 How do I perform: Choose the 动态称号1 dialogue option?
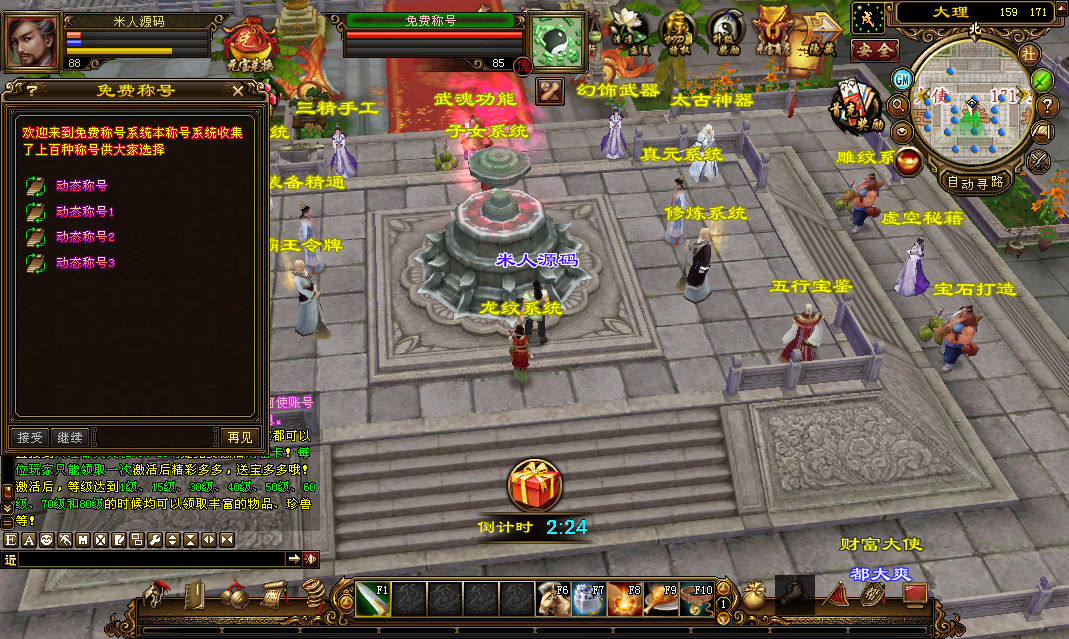click(85, 211)
